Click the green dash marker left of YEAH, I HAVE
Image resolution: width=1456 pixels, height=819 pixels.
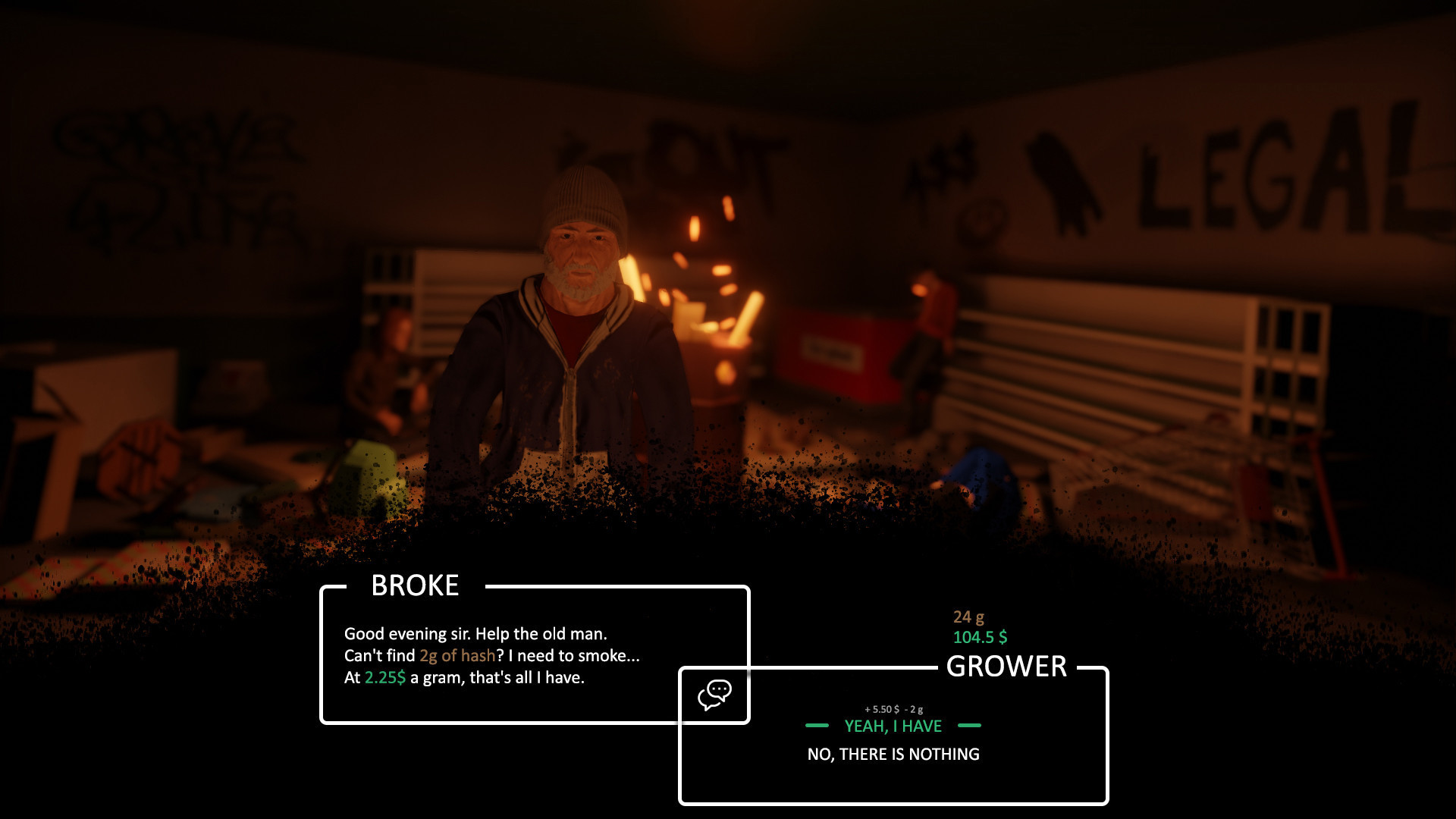[817, 726]
